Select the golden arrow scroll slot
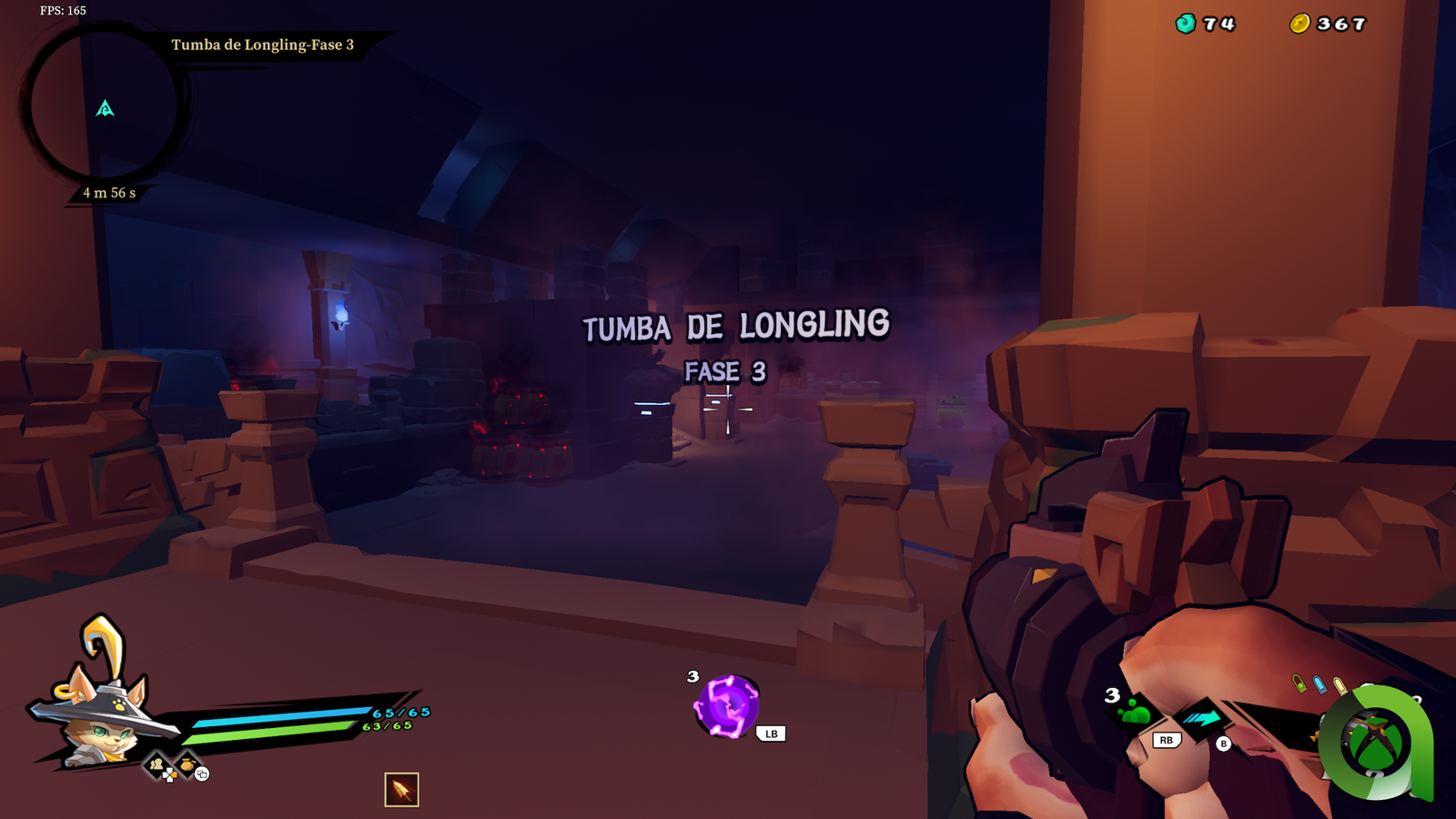This screenshot has width=1456, height=819. point(401,789)
